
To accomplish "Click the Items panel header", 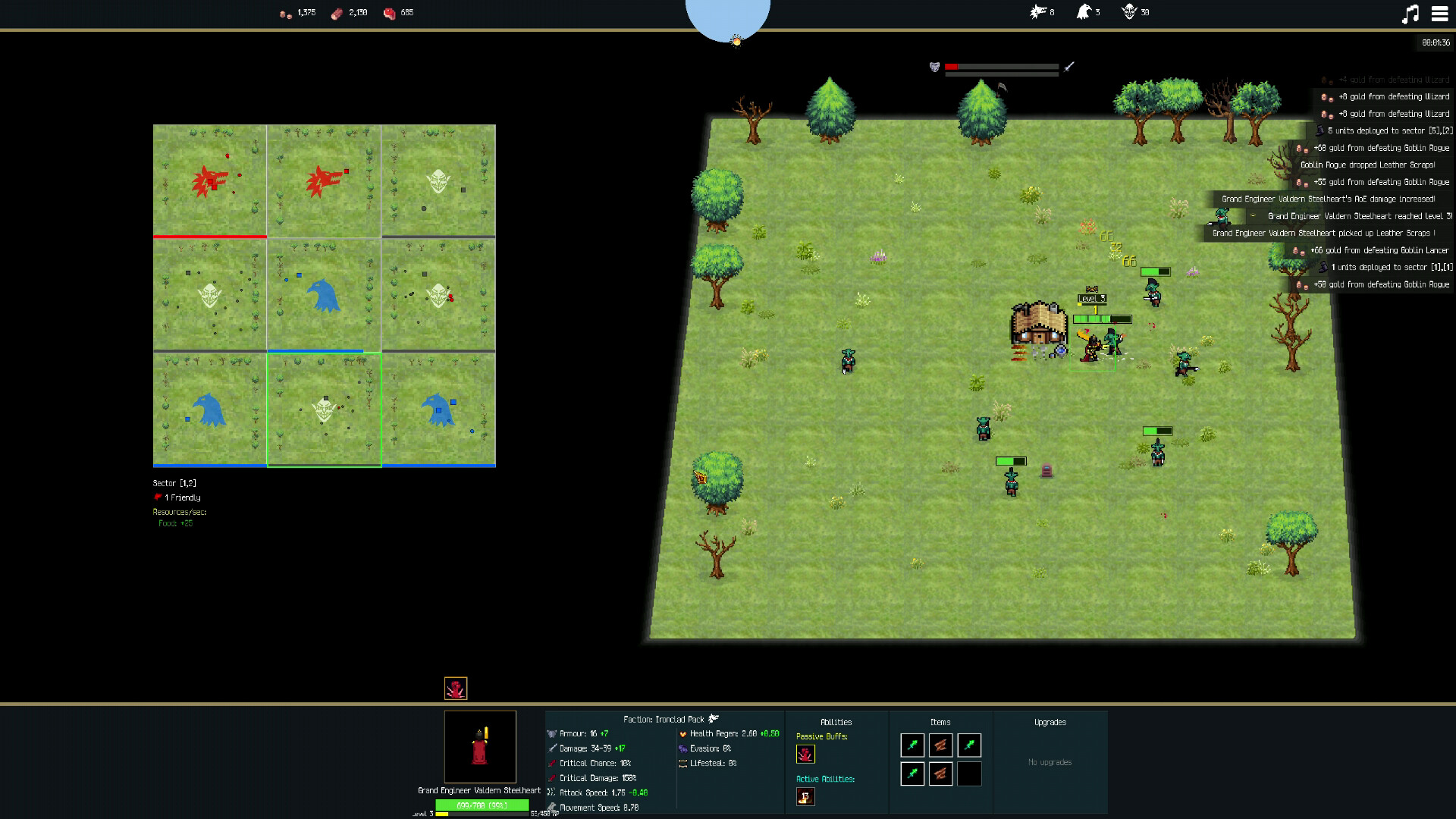I will click(x=940, y=722).
